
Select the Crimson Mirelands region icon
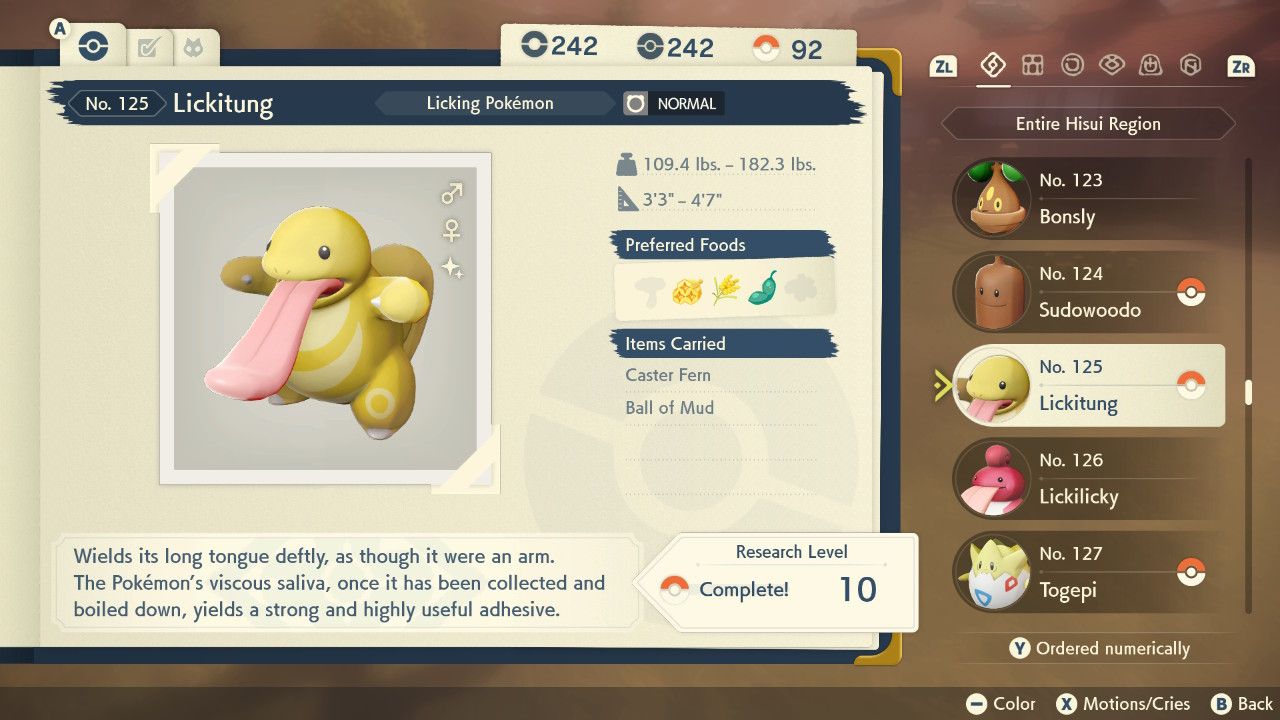1073,64
